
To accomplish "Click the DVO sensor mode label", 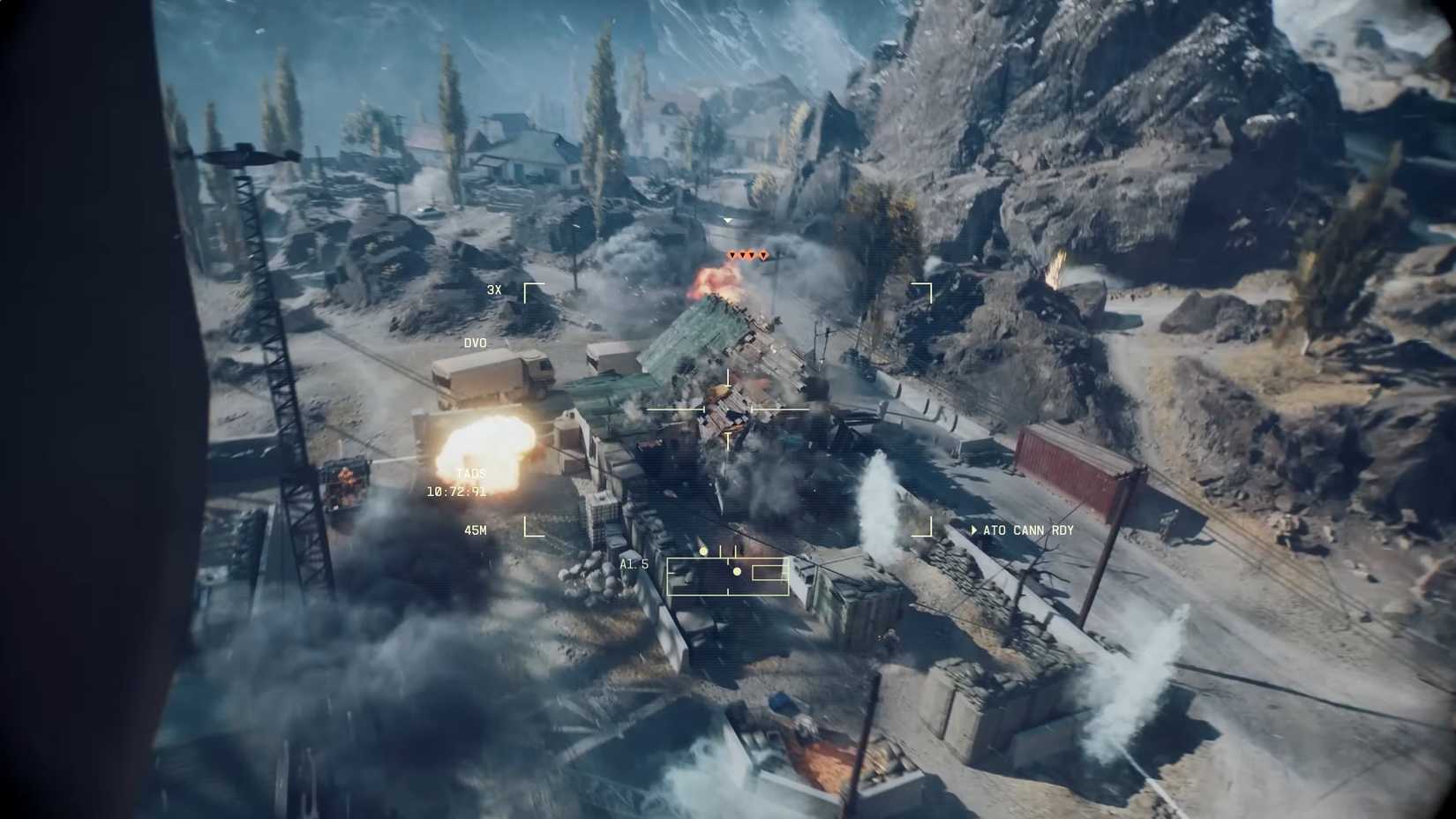I will 474,342.
